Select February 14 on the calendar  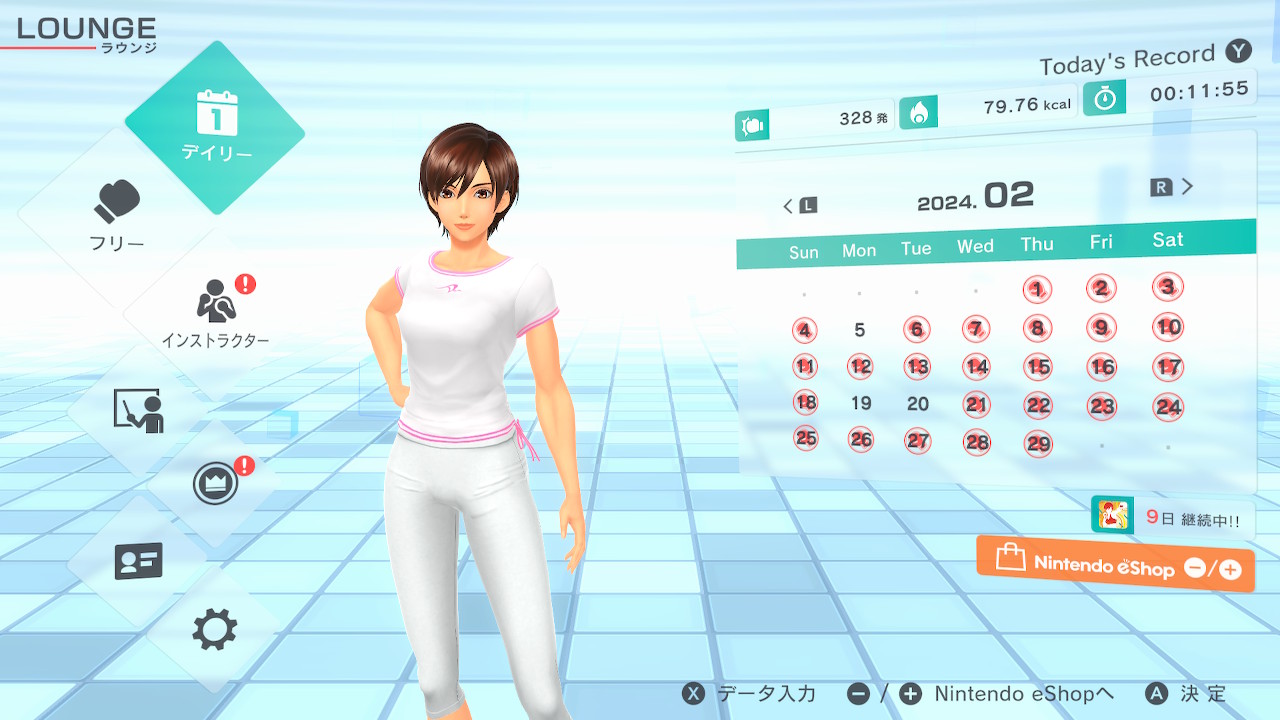[977, 367]
